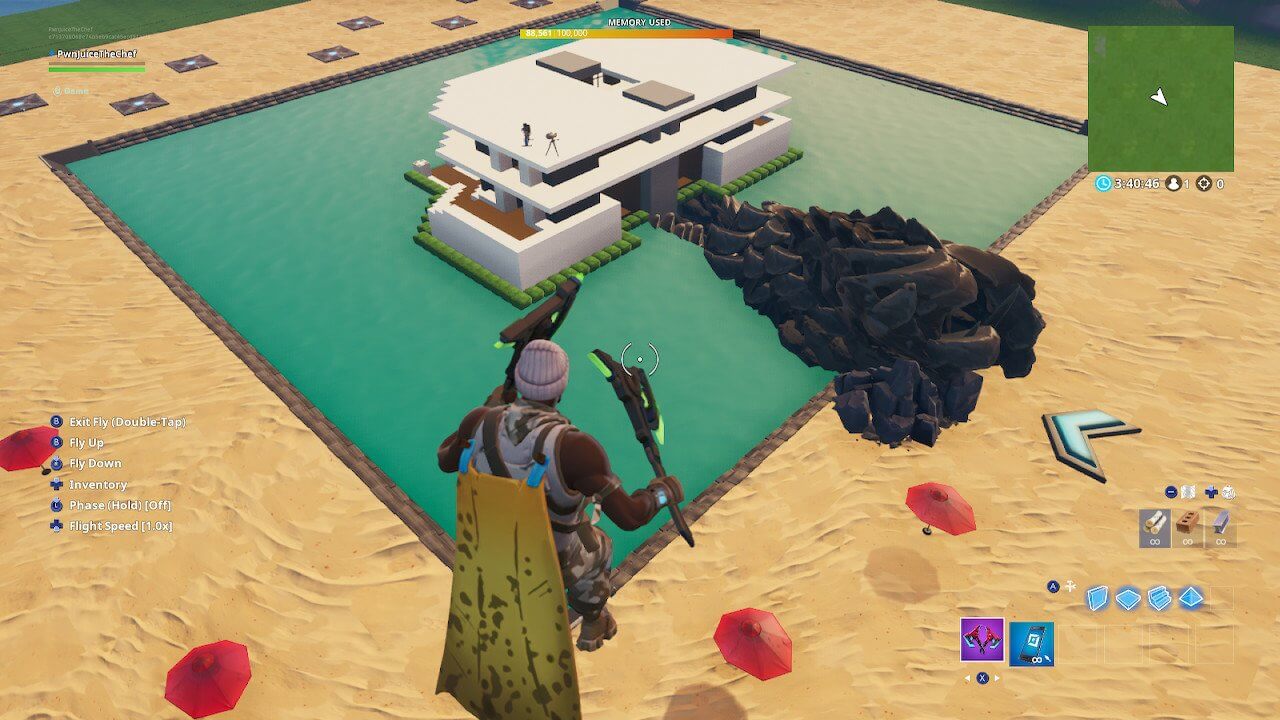Select the pickaxe hotbar slot

pos(982,641)
